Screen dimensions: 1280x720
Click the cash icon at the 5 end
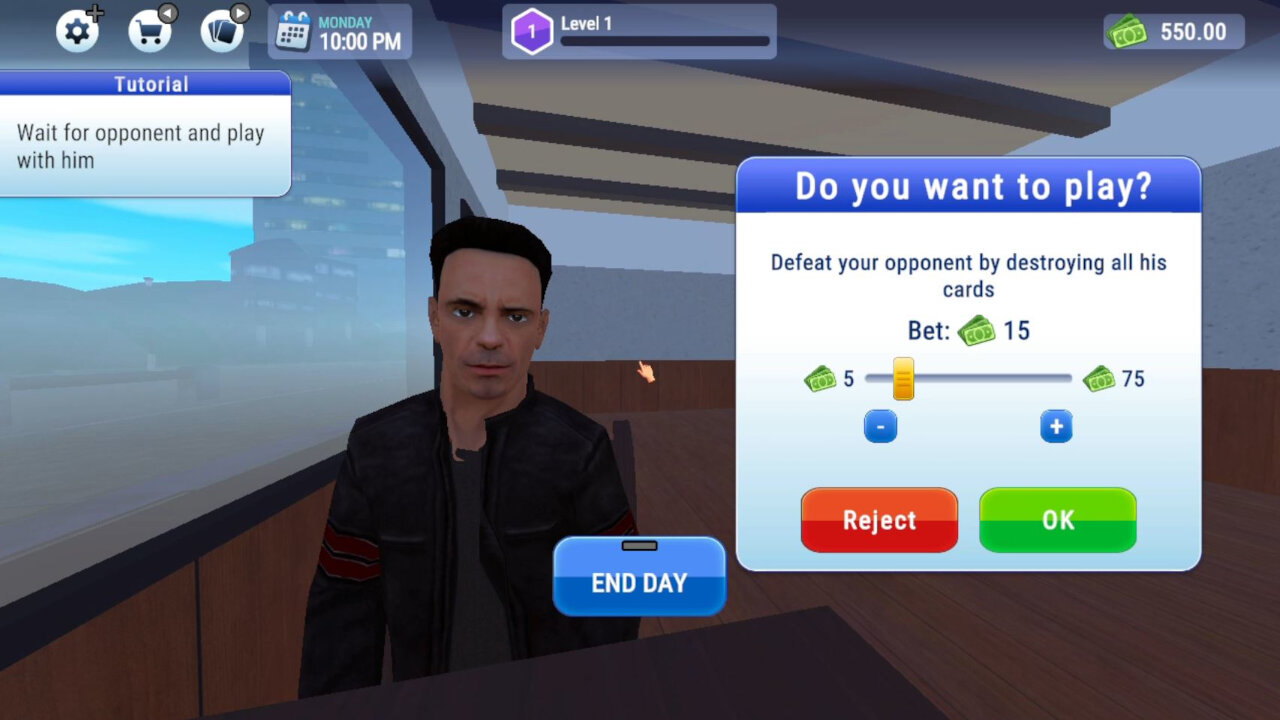pos(820,379)
